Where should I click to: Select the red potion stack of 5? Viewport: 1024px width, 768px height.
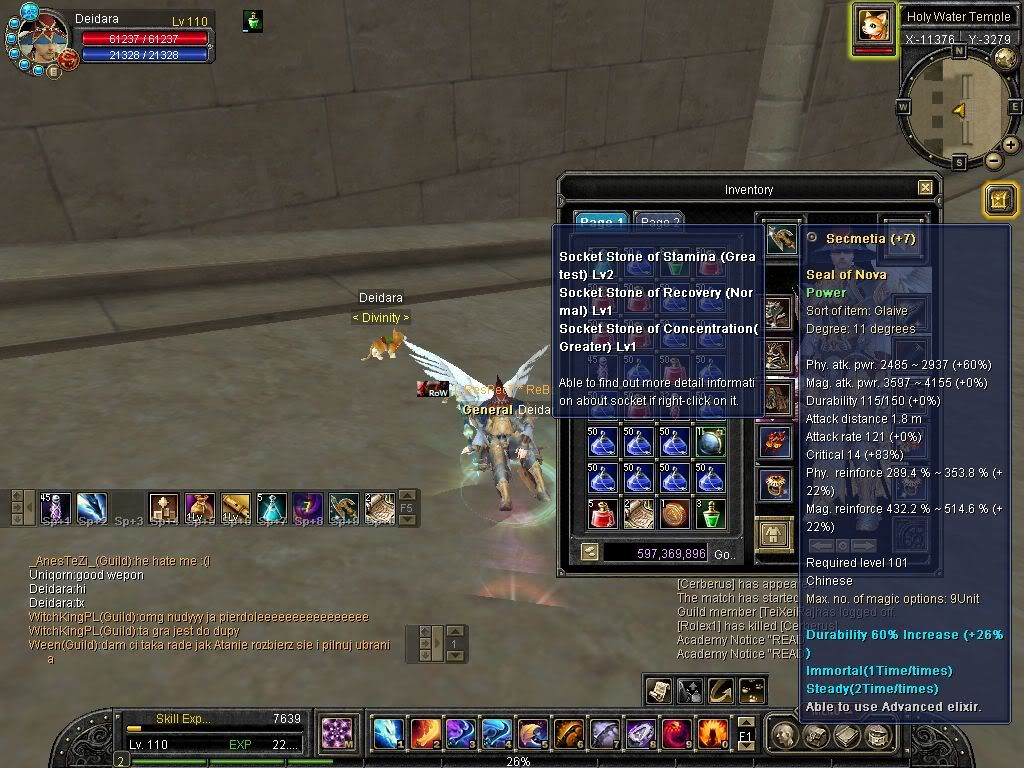tap(602, 514)
